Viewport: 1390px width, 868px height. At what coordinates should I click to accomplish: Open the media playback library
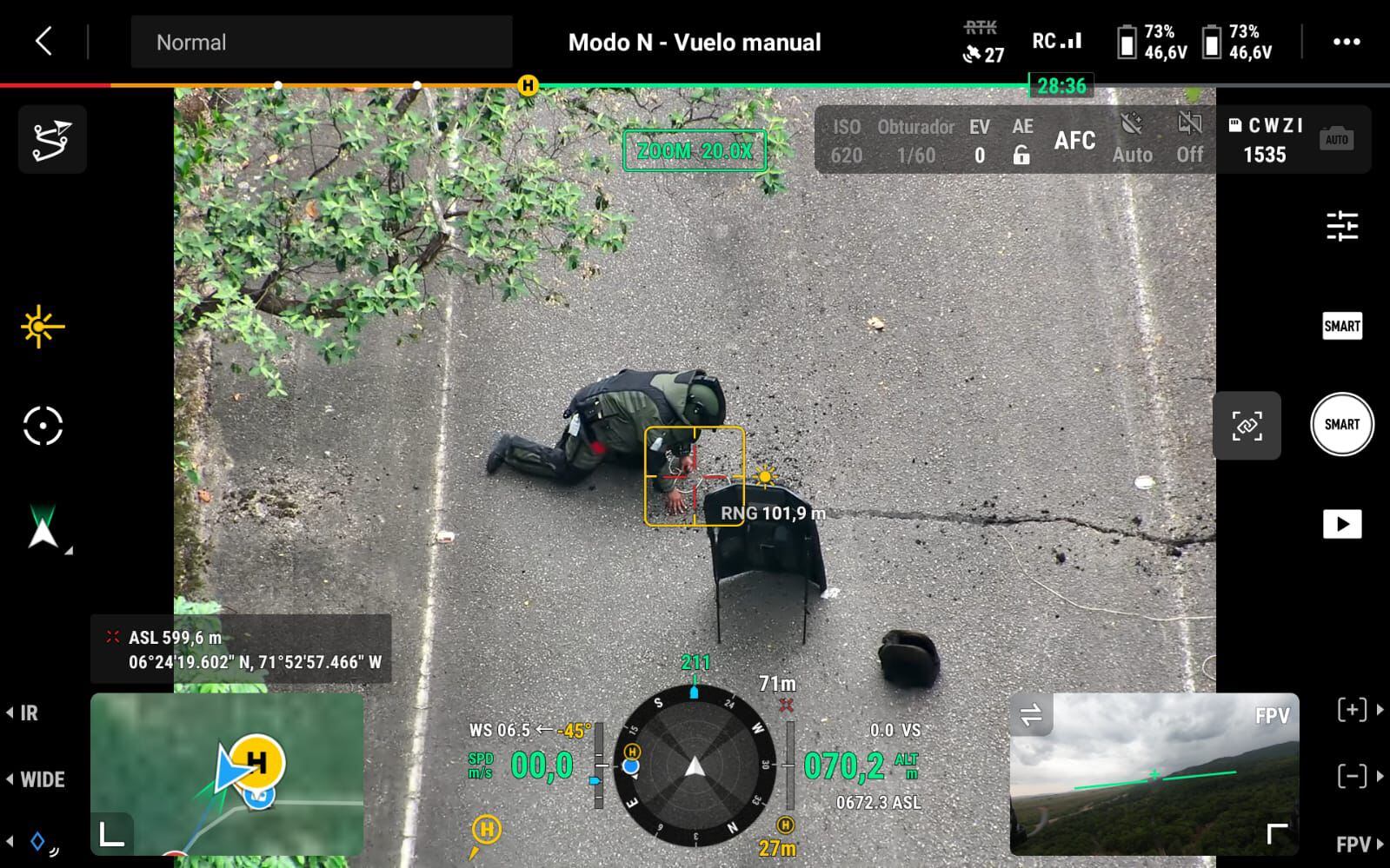pyautogui.click(x=1343, y=523)
